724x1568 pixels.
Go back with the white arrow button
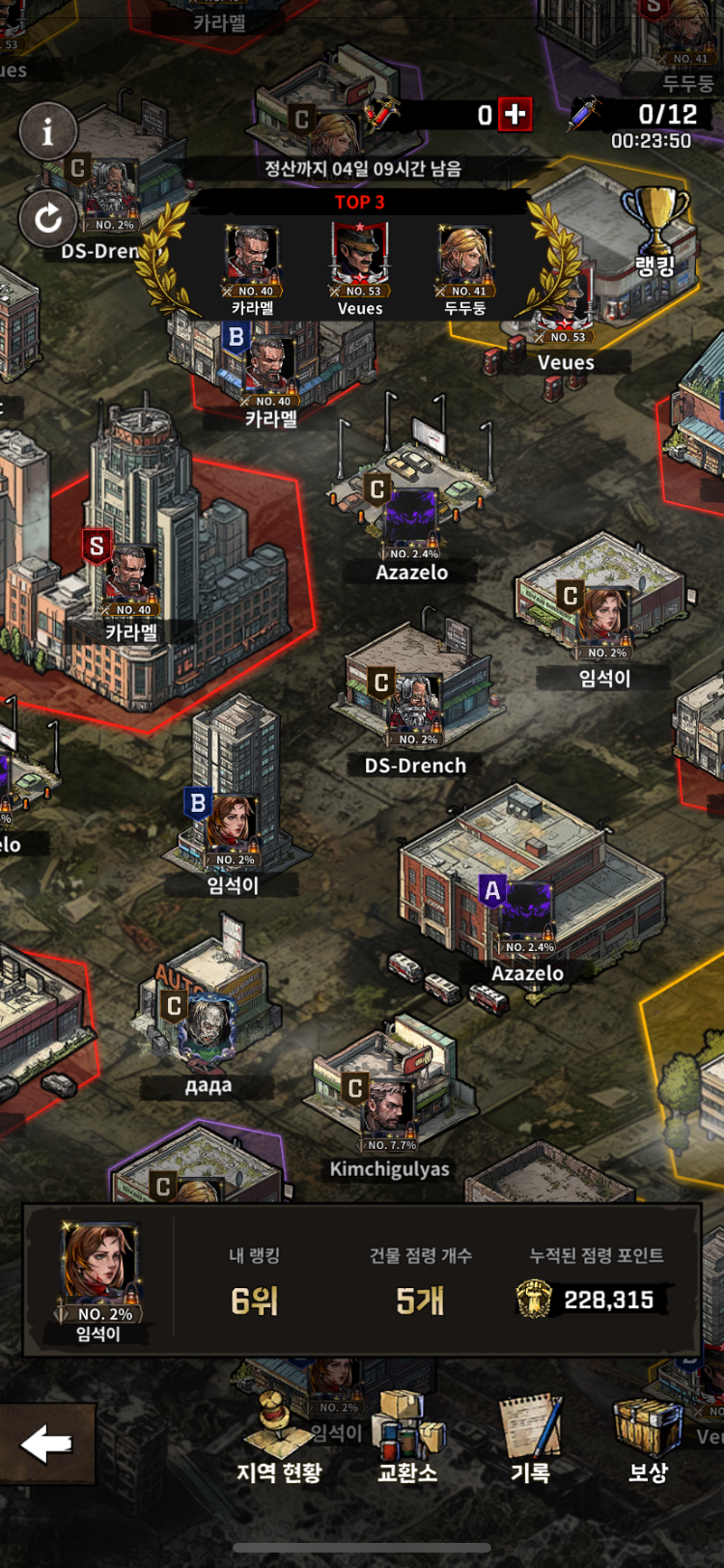(x=46, y=1443)
